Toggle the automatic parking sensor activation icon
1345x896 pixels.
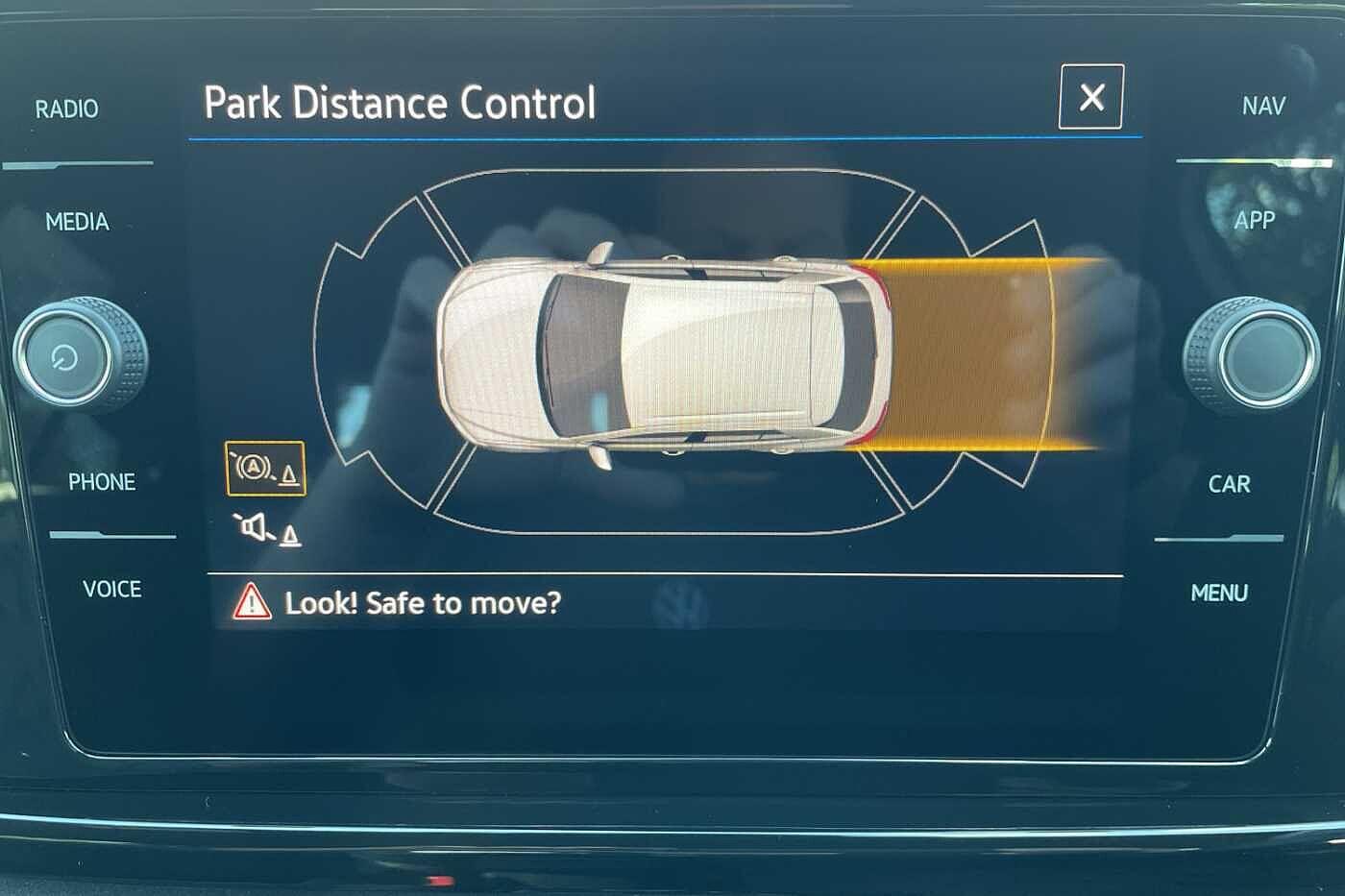[265, 469]
